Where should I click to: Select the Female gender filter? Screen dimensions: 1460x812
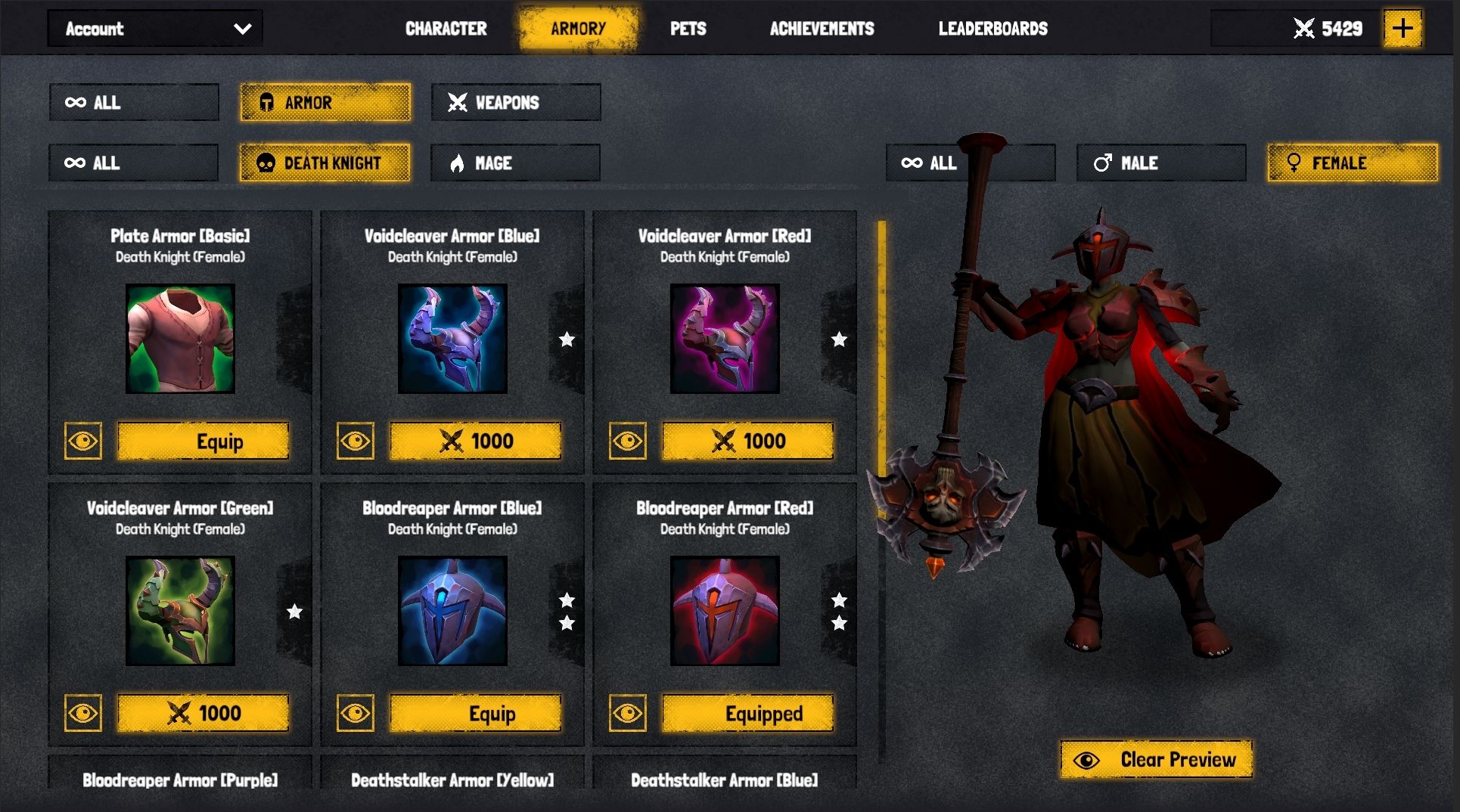tap(1353, 163)
